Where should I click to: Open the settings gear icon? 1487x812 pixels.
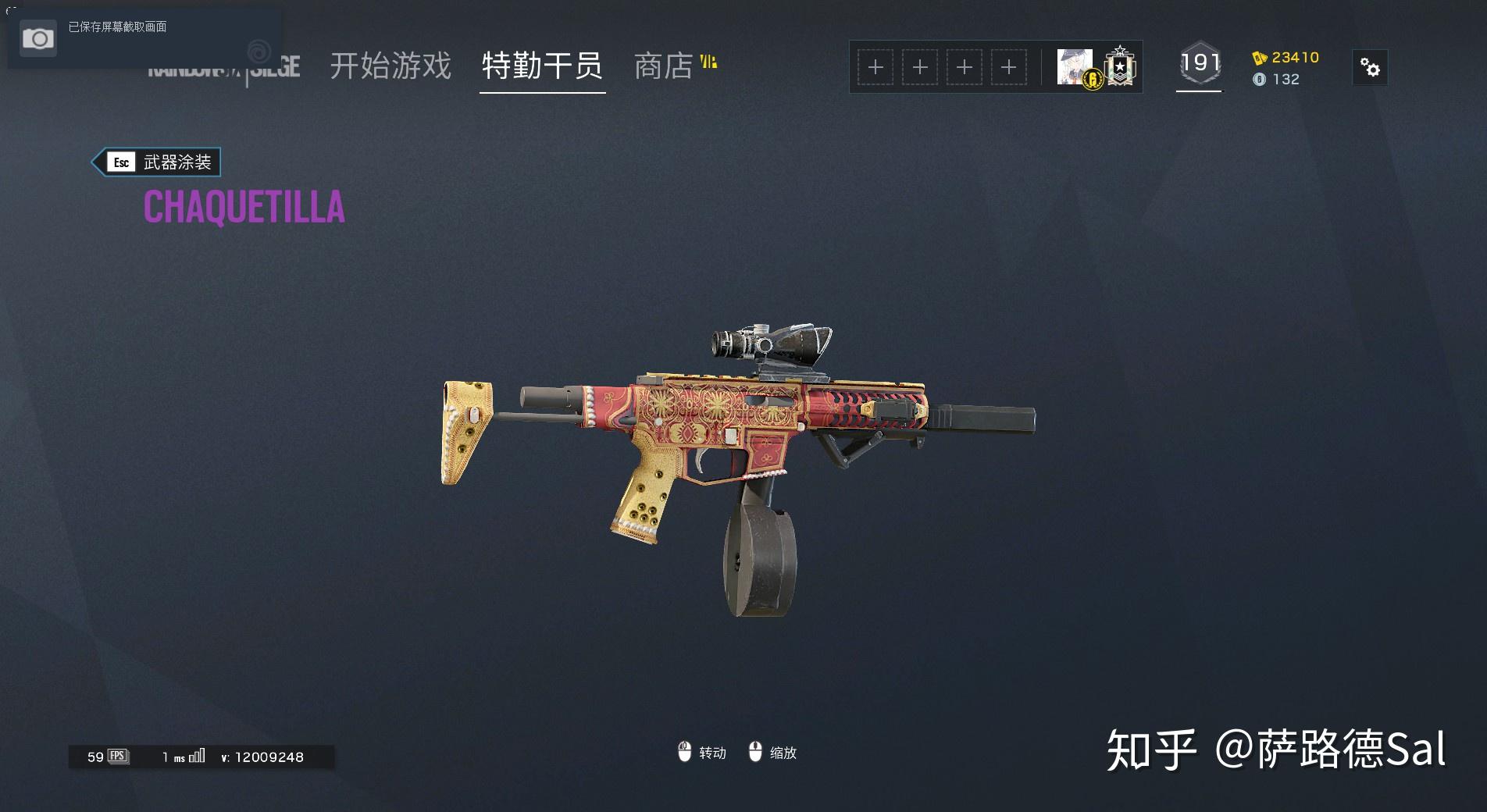pos(1370,68)
